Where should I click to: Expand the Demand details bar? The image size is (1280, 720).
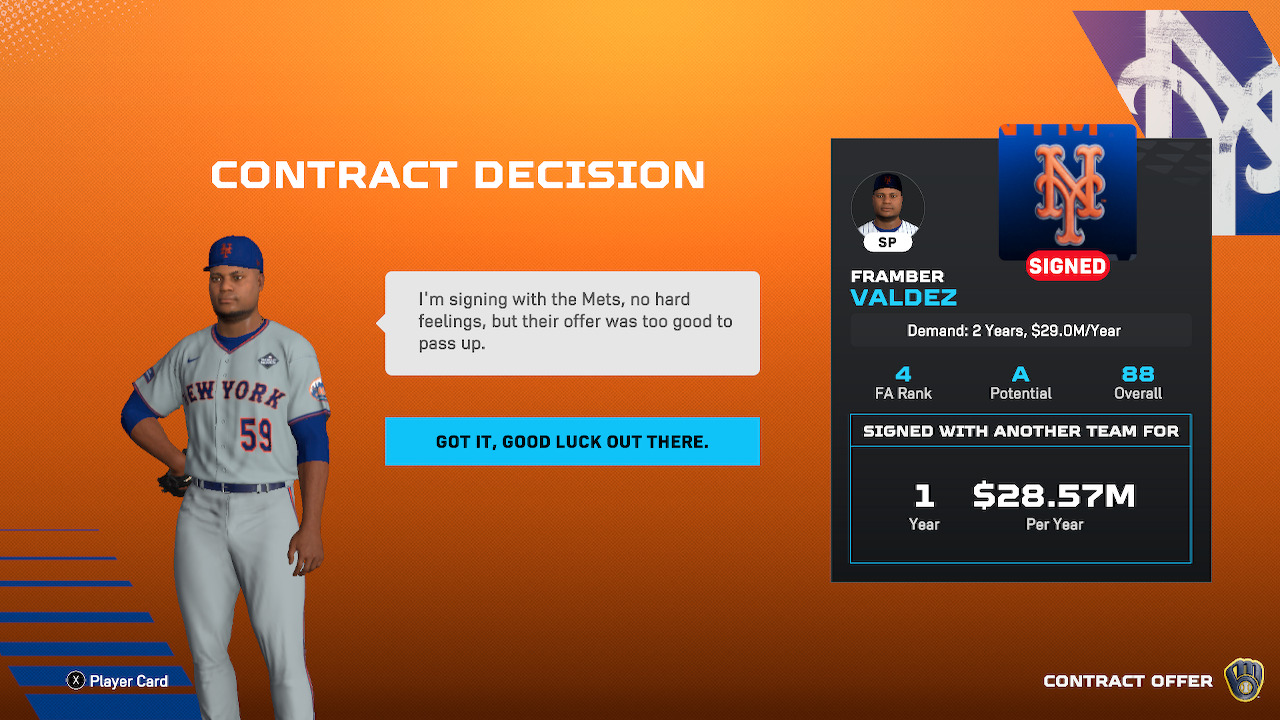point(1020,330)
